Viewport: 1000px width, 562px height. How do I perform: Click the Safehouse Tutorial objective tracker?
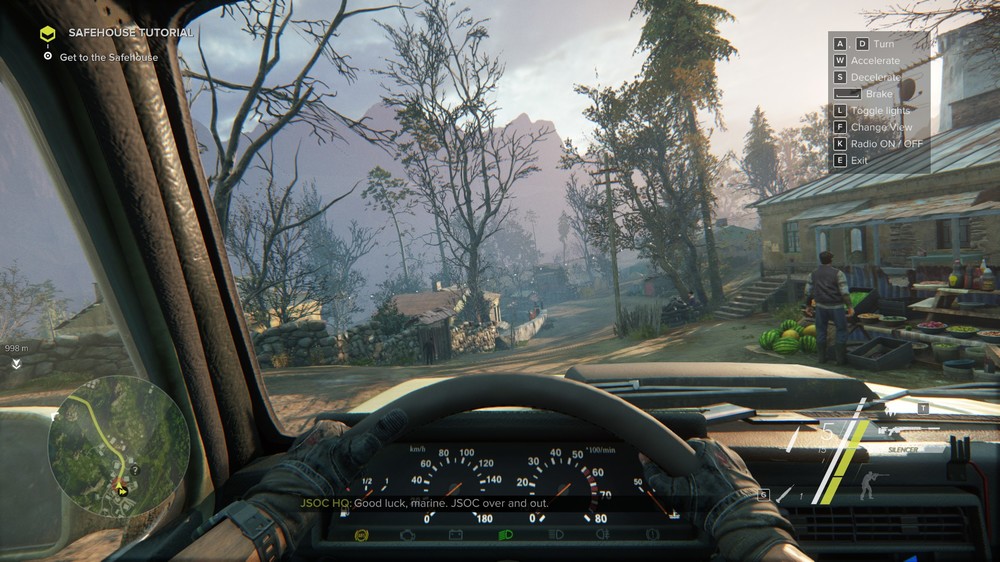point(130,33)
